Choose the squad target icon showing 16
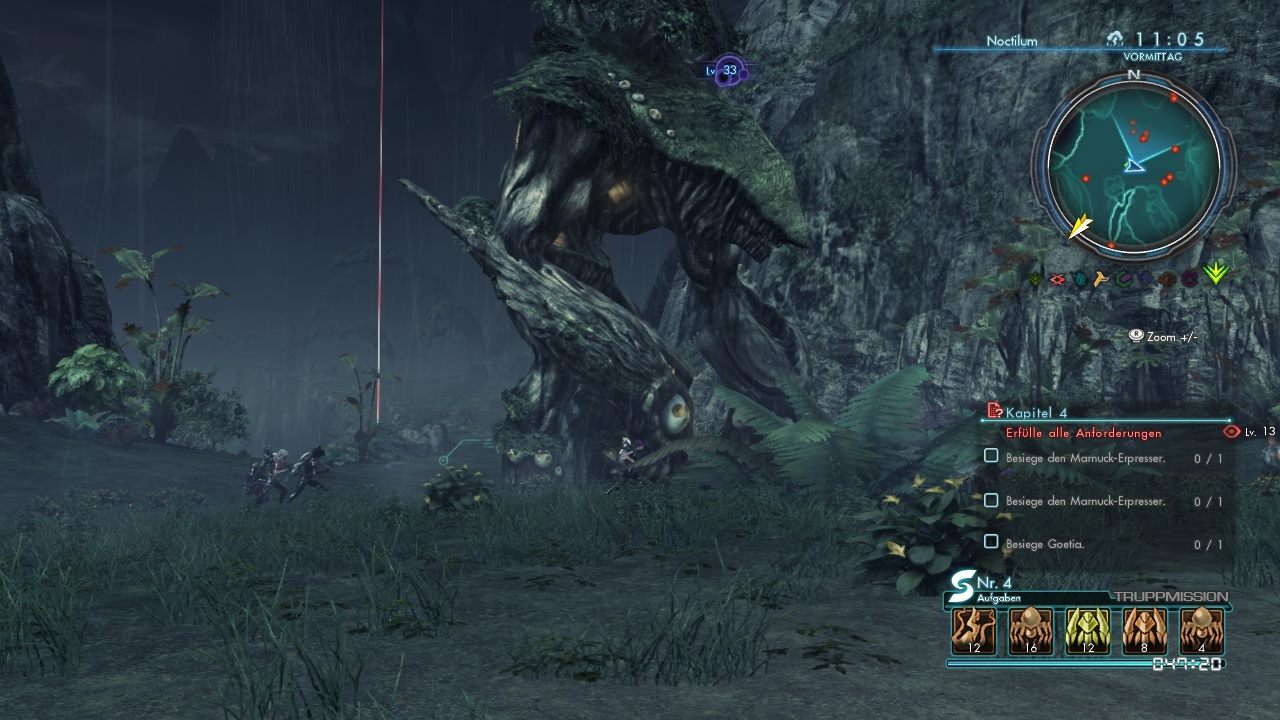Viewport: 1280px width, 720px height. tap(1030, 631)
